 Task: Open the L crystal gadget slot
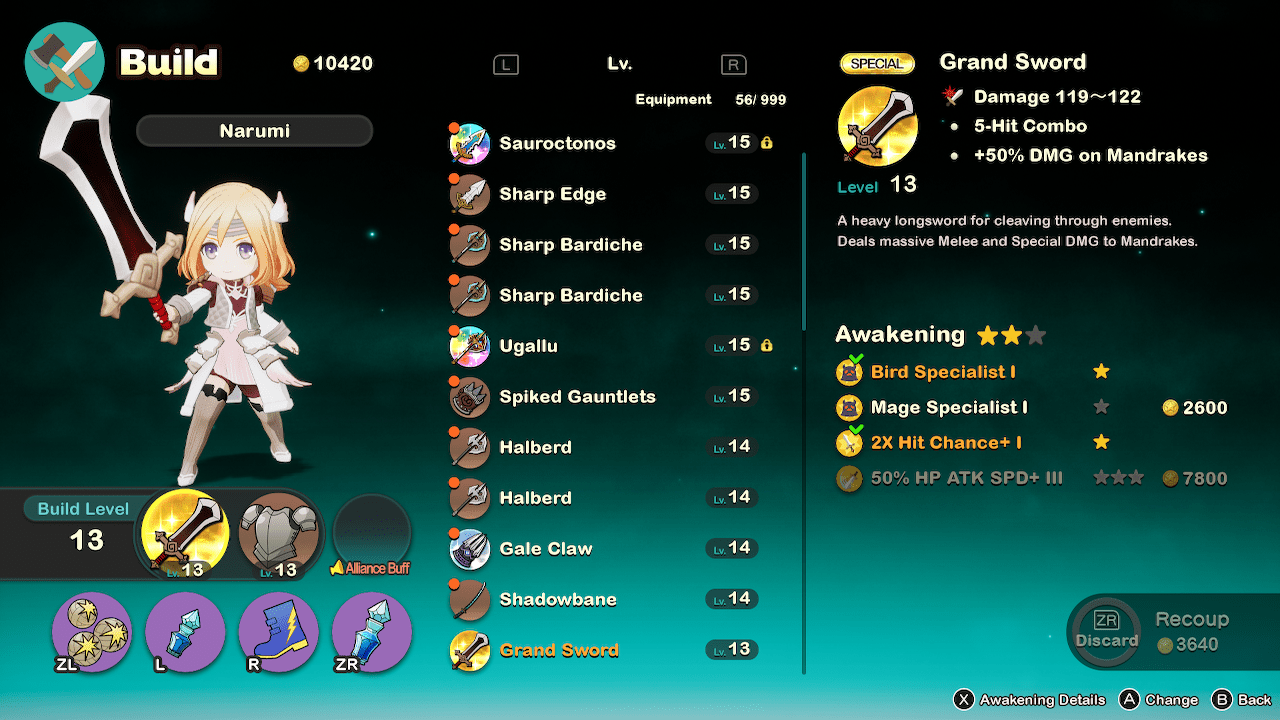tap(185, 633)
